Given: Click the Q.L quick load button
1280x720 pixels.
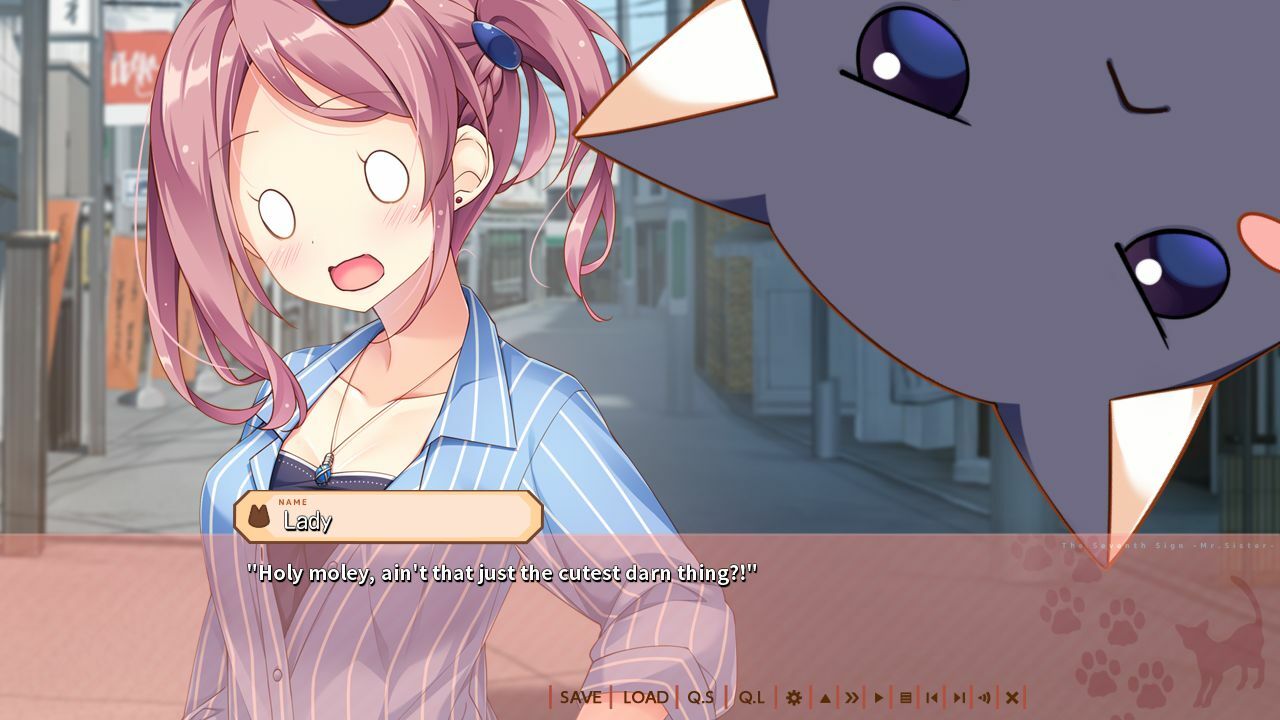Looking at the screenshot, I should click(750, 697).
